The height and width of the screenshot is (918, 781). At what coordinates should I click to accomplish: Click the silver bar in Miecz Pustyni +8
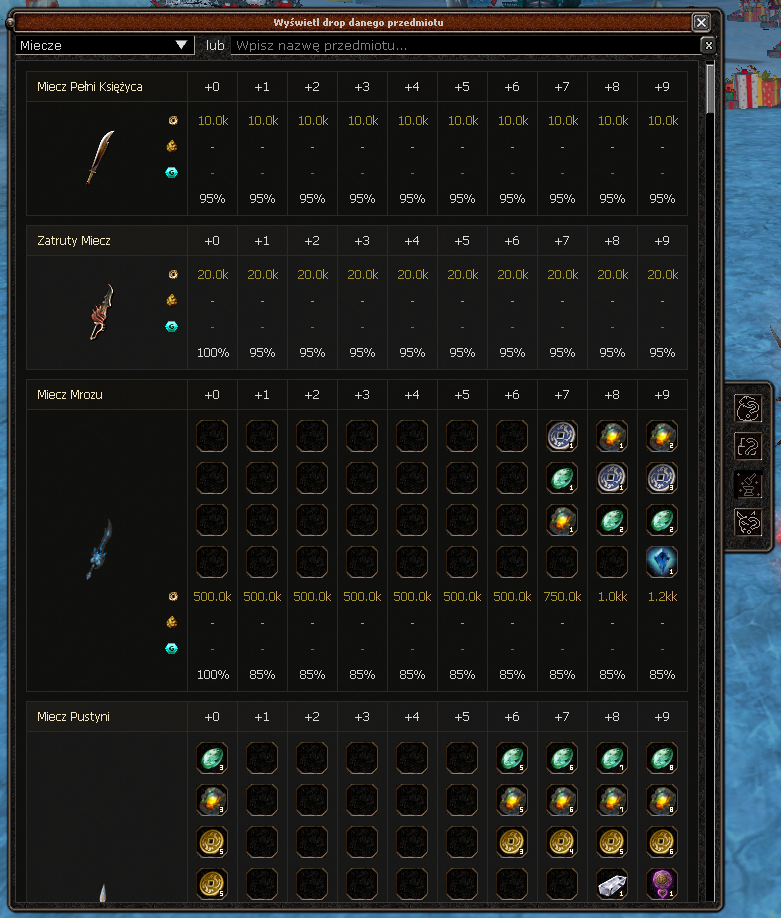pos(611,885)
